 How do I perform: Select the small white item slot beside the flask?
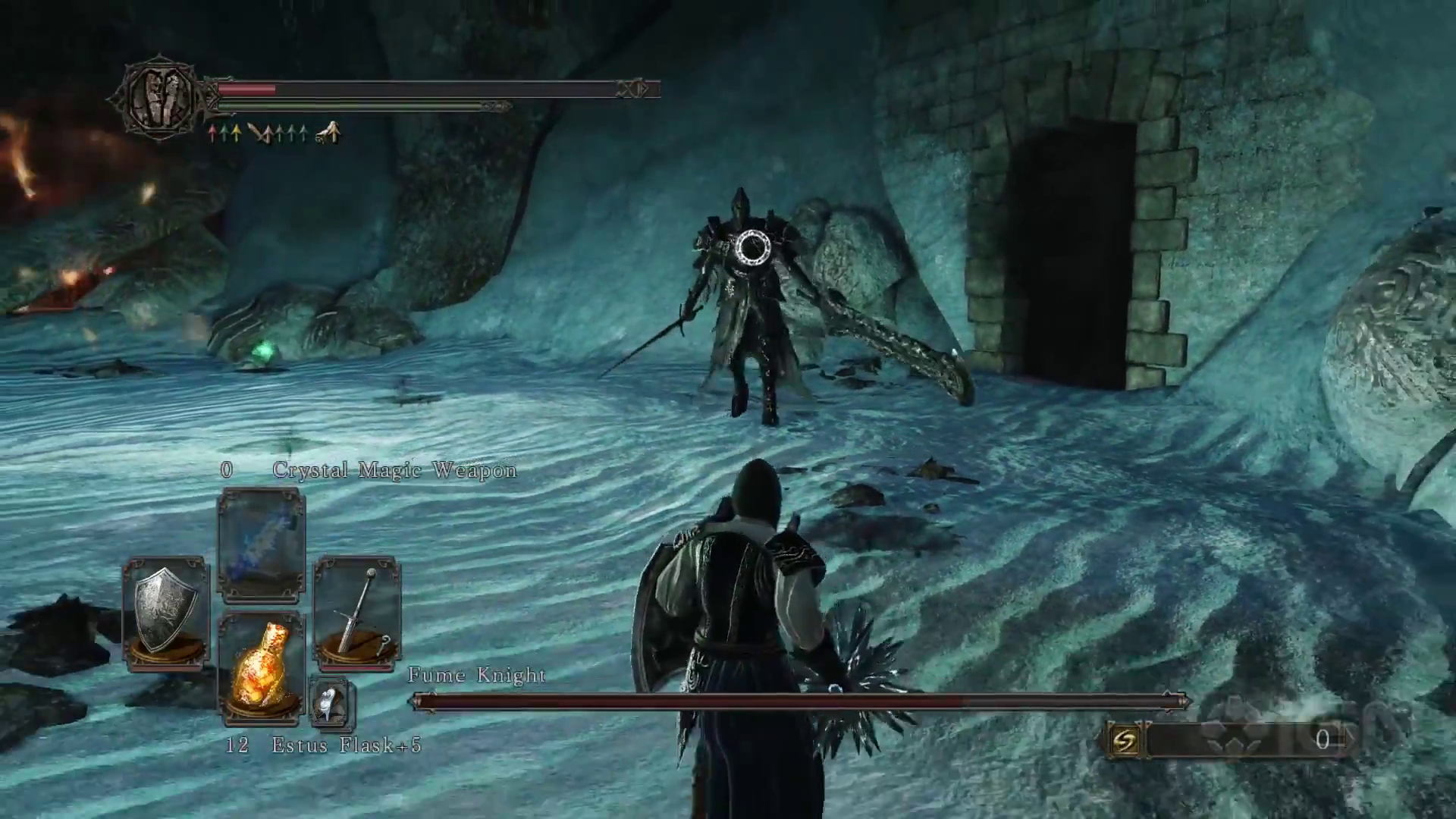click(x=331, y=703)
